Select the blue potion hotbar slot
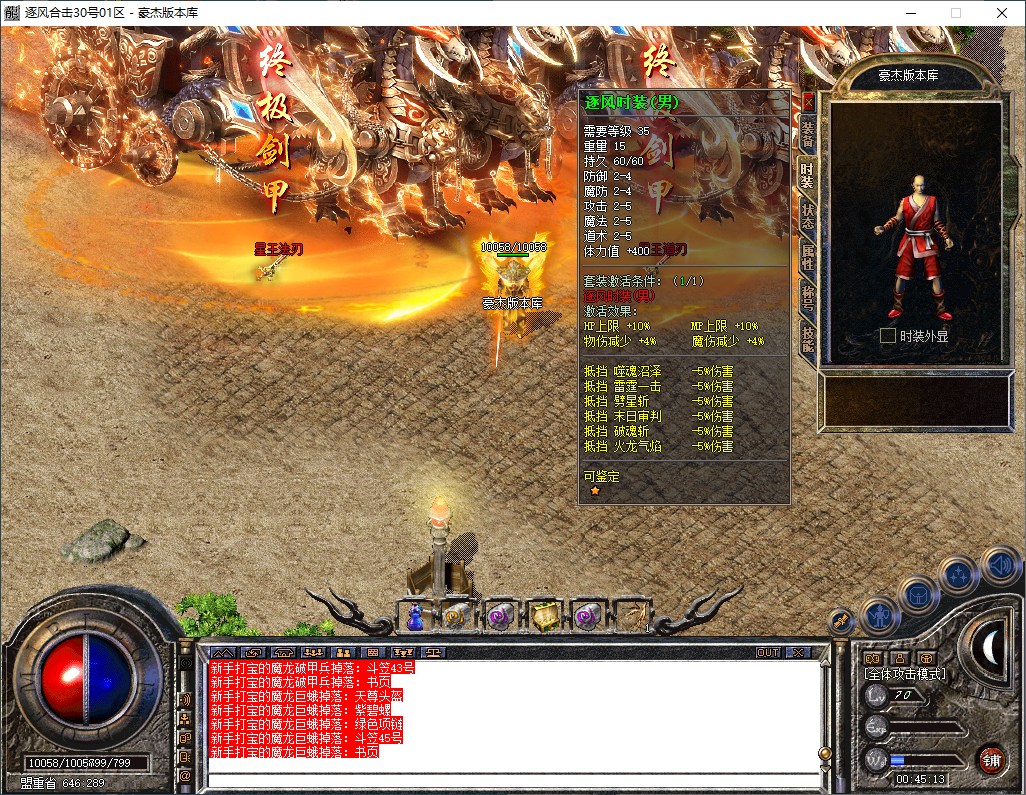Image resolution: width=1026 pixels, height=795 pixels. coord(416,617)
